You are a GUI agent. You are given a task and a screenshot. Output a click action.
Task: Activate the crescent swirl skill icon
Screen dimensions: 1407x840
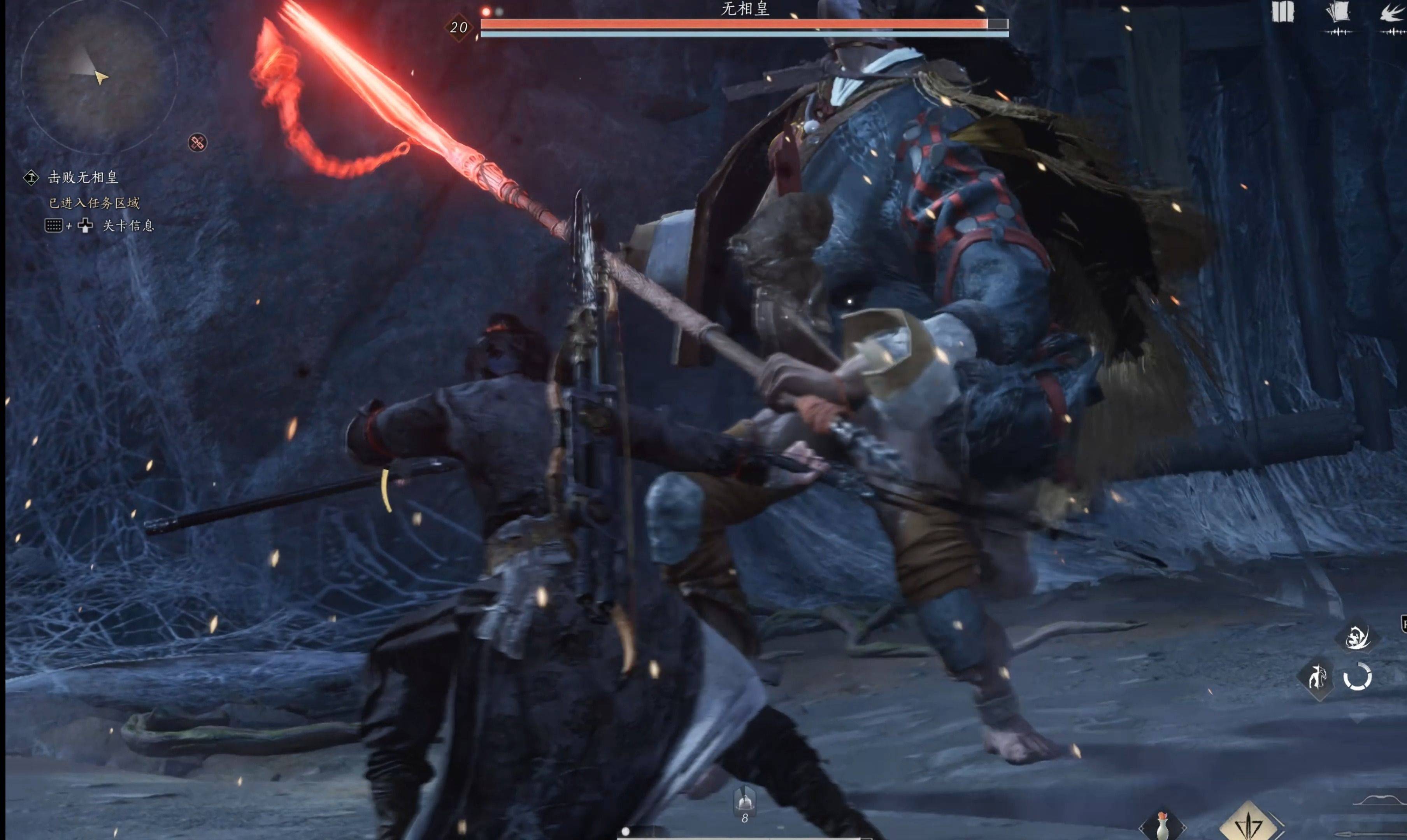click(x=1357, y=637)
